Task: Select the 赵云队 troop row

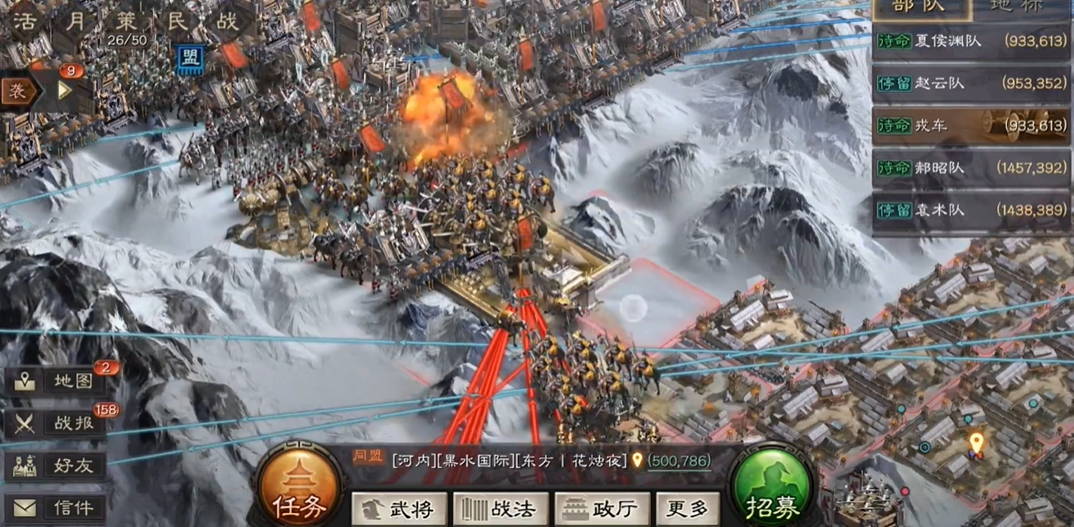Action: point(972,83)
